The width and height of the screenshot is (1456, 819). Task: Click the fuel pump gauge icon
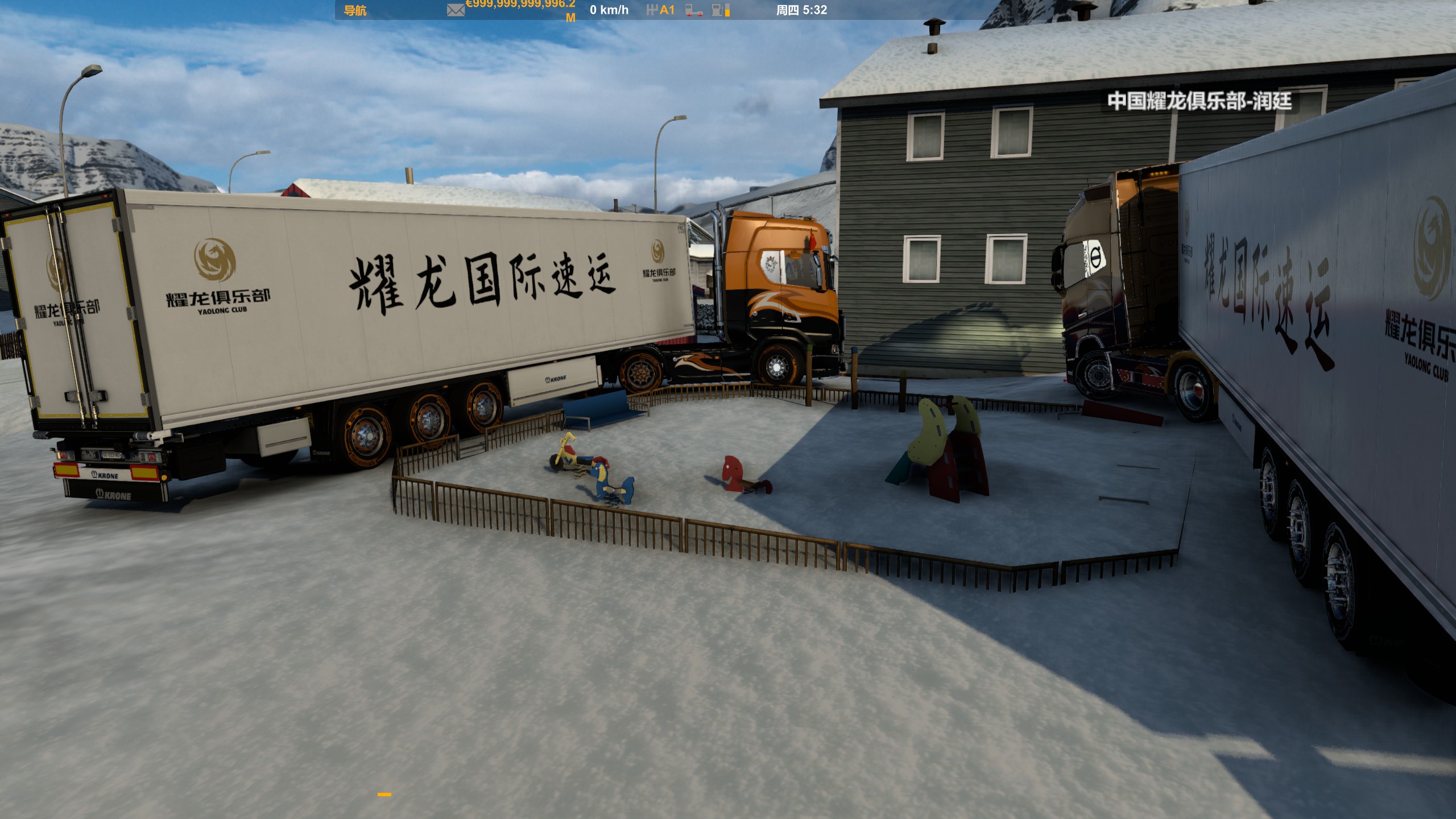coord(721,10)
